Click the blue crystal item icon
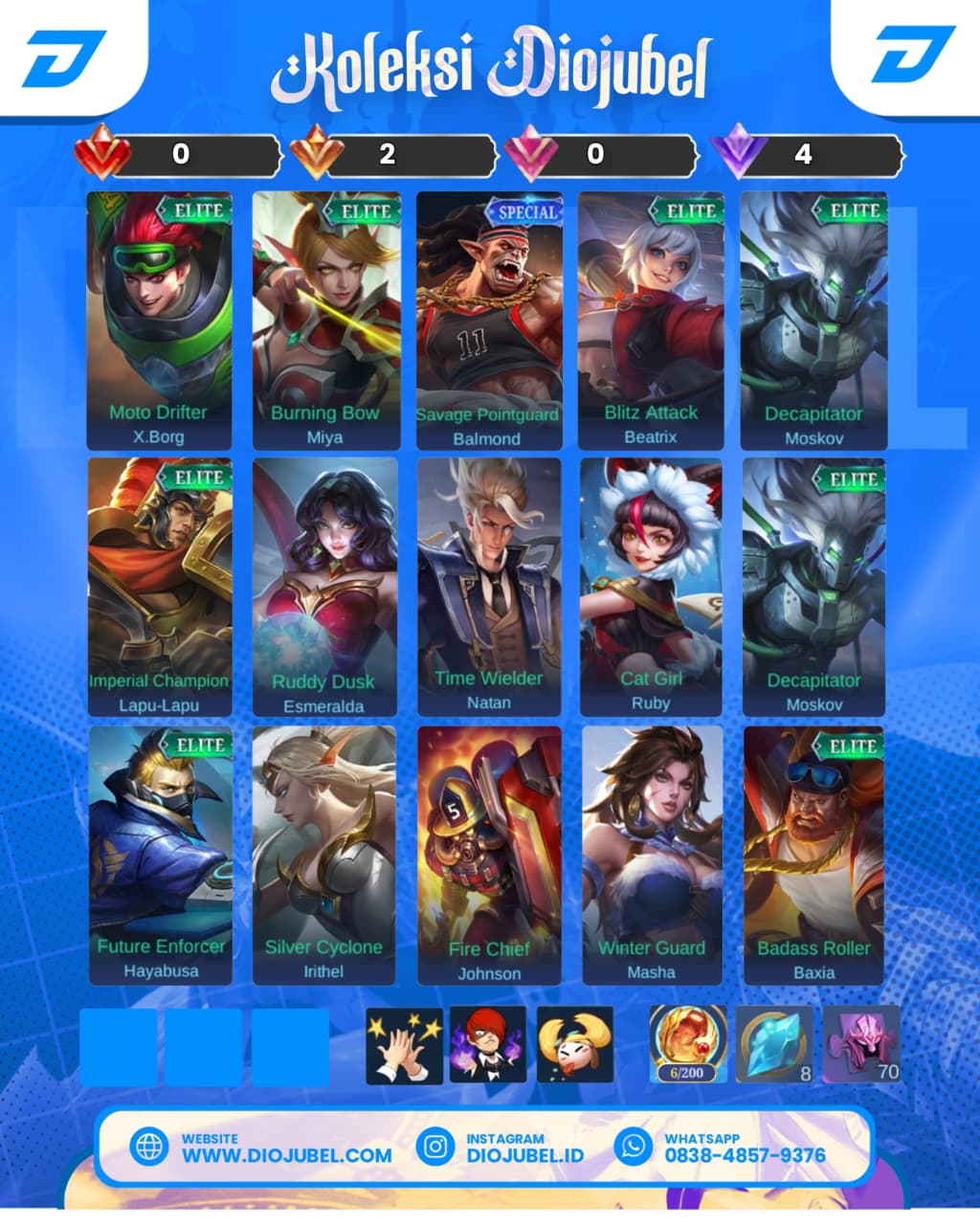 coord(774,1044)
